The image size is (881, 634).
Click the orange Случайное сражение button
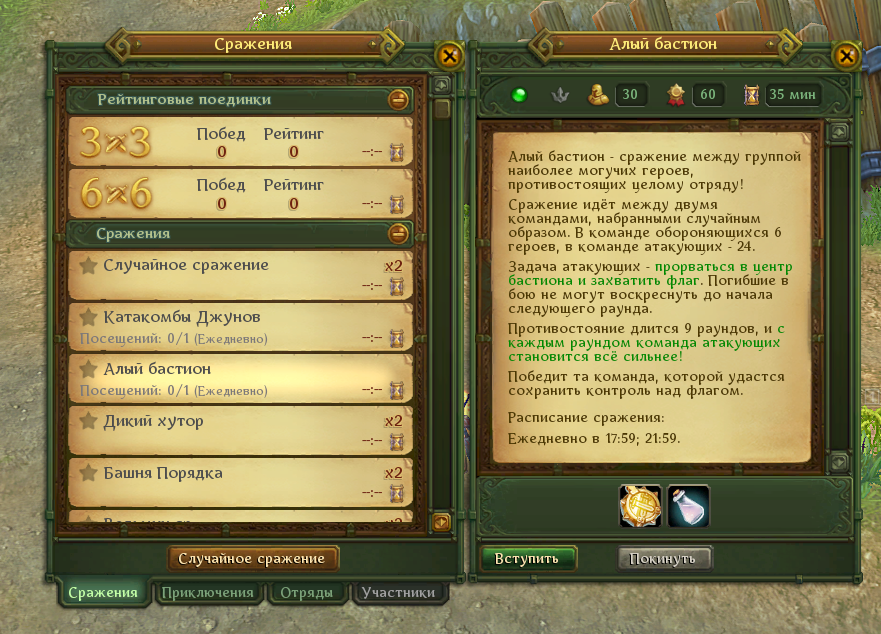[253, 558]
